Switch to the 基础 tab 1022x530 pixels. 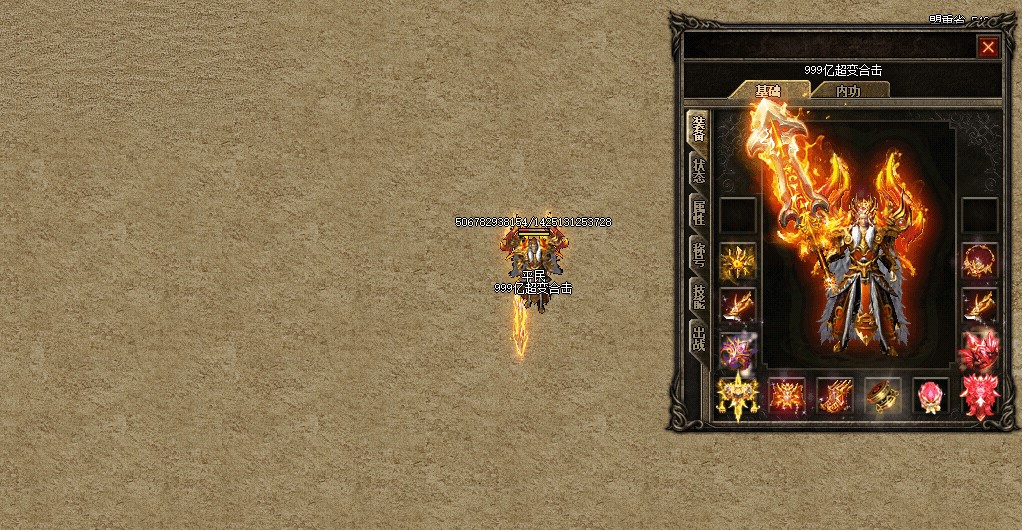[x=768, y=91]
